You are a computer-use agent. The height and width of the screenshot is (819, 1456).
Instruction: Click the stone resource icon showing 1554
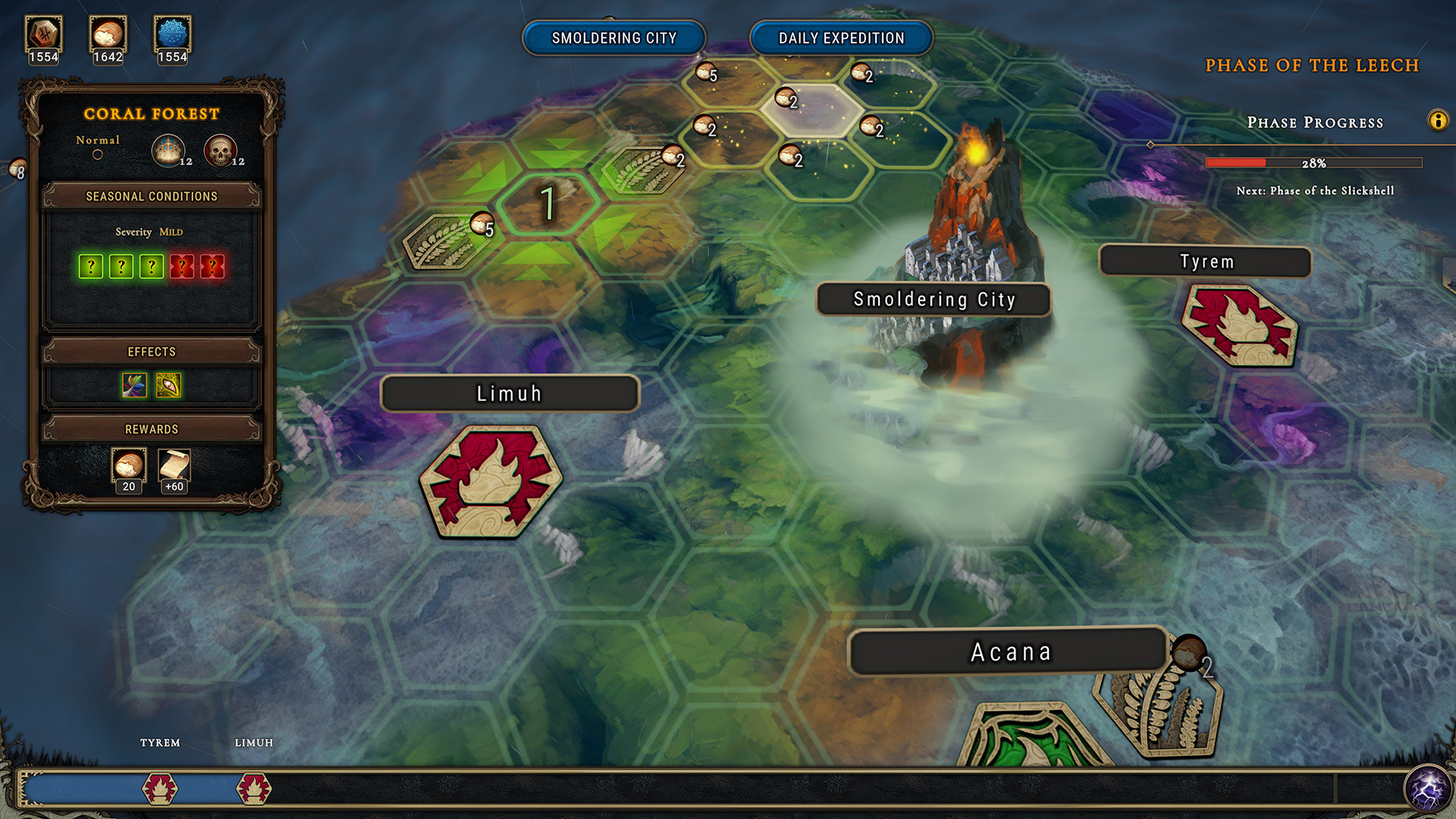click(x=43, y=34)
